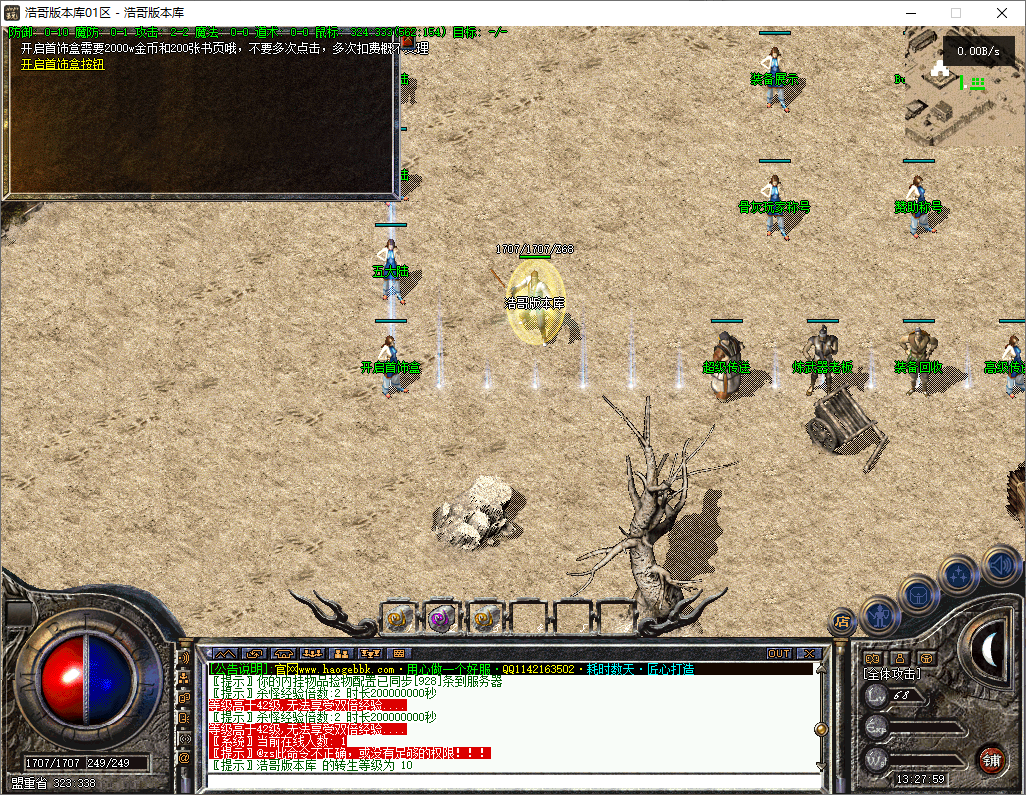Click the @ icon beside chat
The height and width of the screenshot is (795, 1026).
[x=184, y=759]
